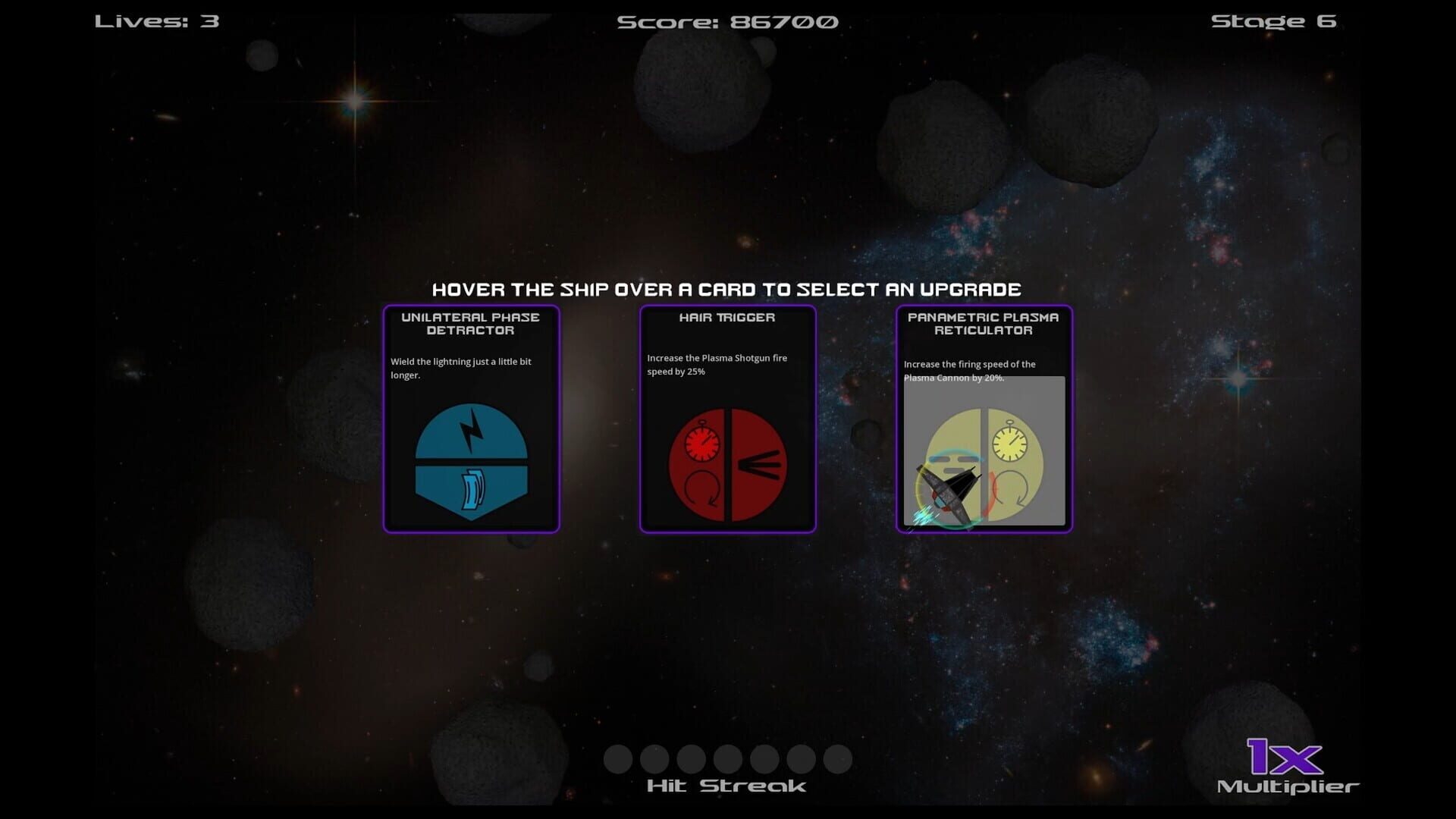Image resolution: width=1456 pixels, height=819 pixels.
Task: Click the red stopwatch icon on Hair Trigger card
Action: click(703, 442)
